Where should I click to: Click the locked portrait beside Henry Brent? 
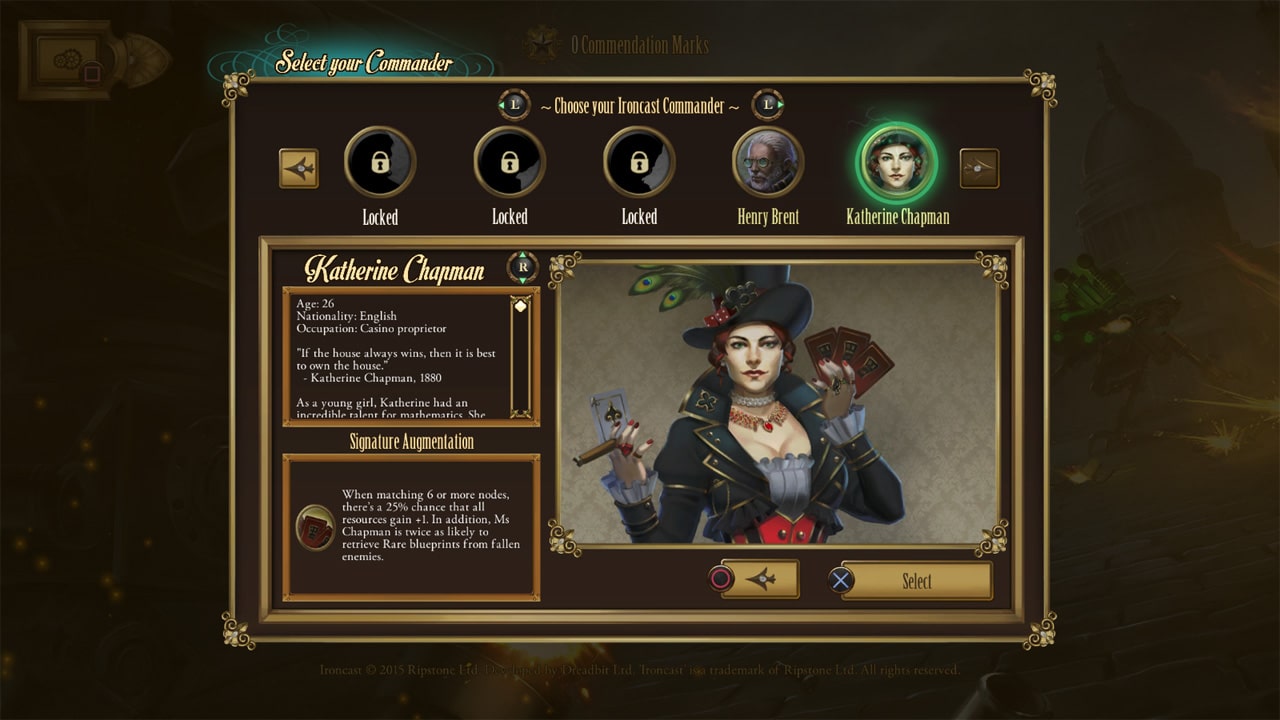tap(639, 160)
